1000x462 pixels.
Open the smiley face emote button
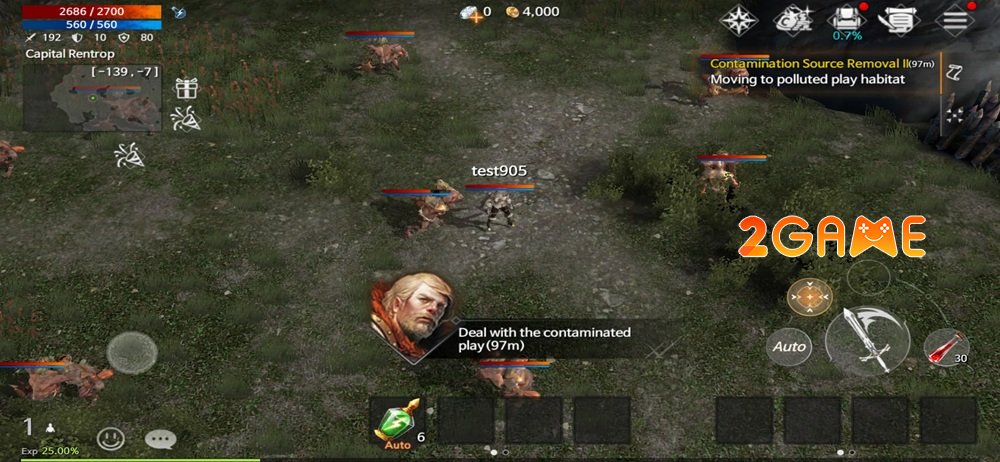point(111,438)
